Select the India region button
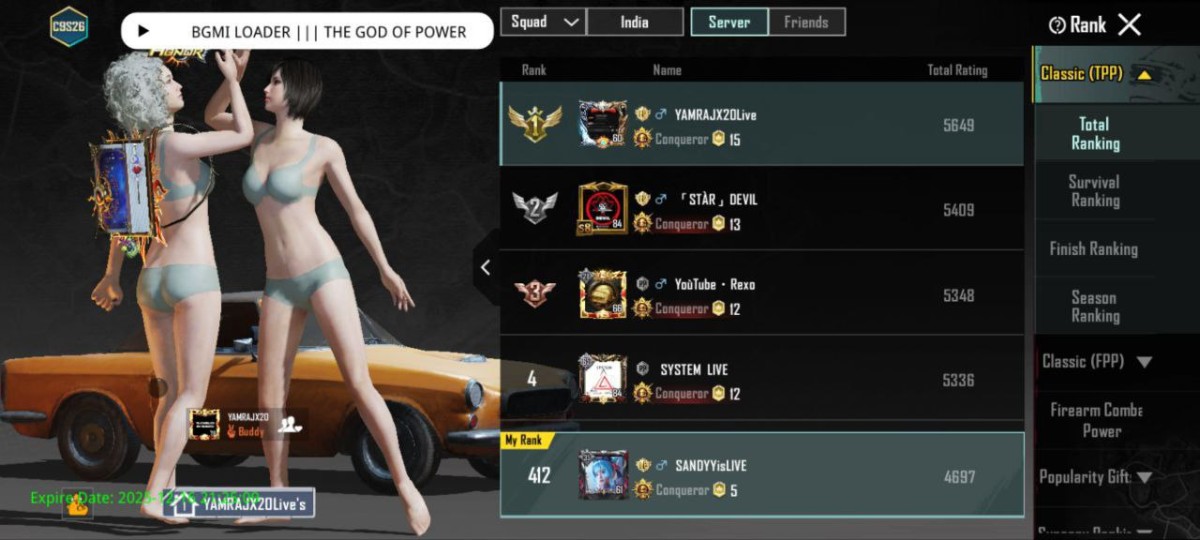 pos(635,22)
